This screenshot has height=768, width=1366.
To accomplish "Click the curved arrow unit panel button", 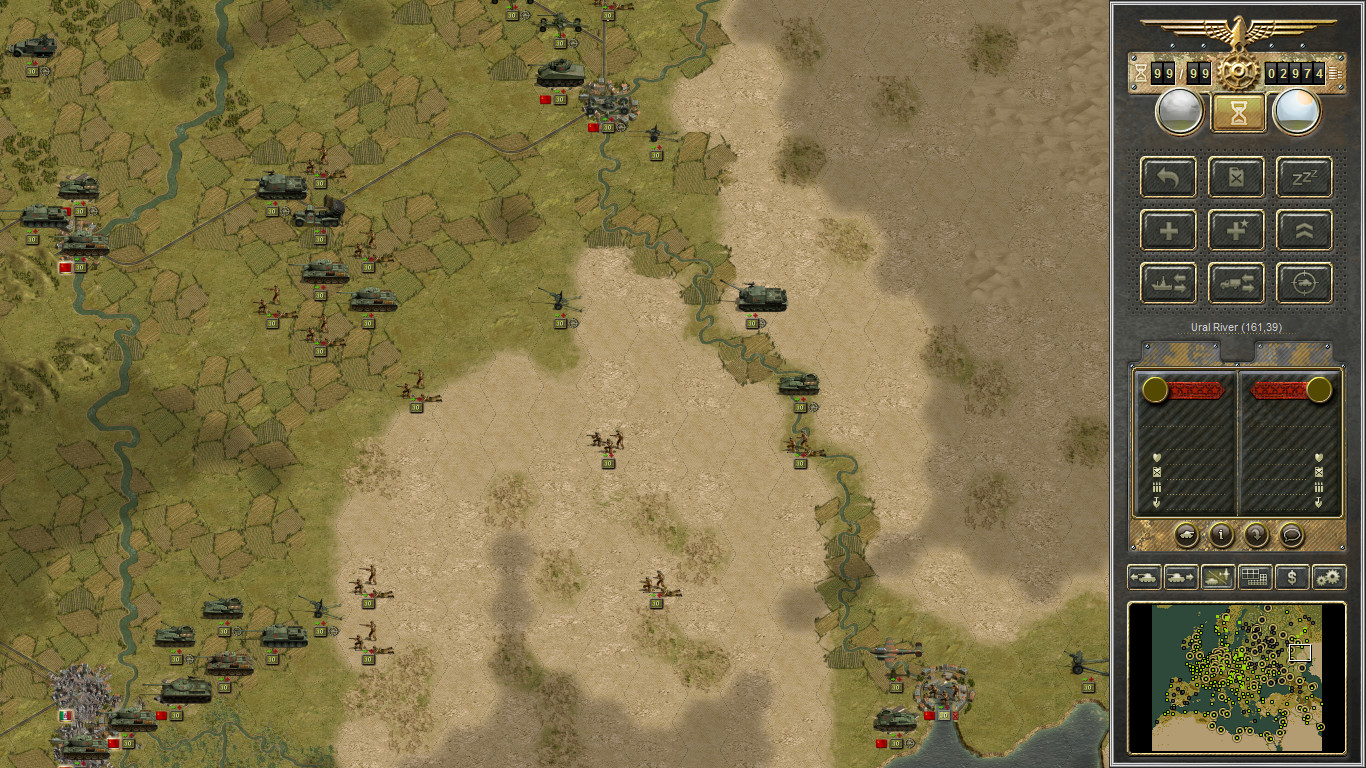I will [x=1256, y=535].
